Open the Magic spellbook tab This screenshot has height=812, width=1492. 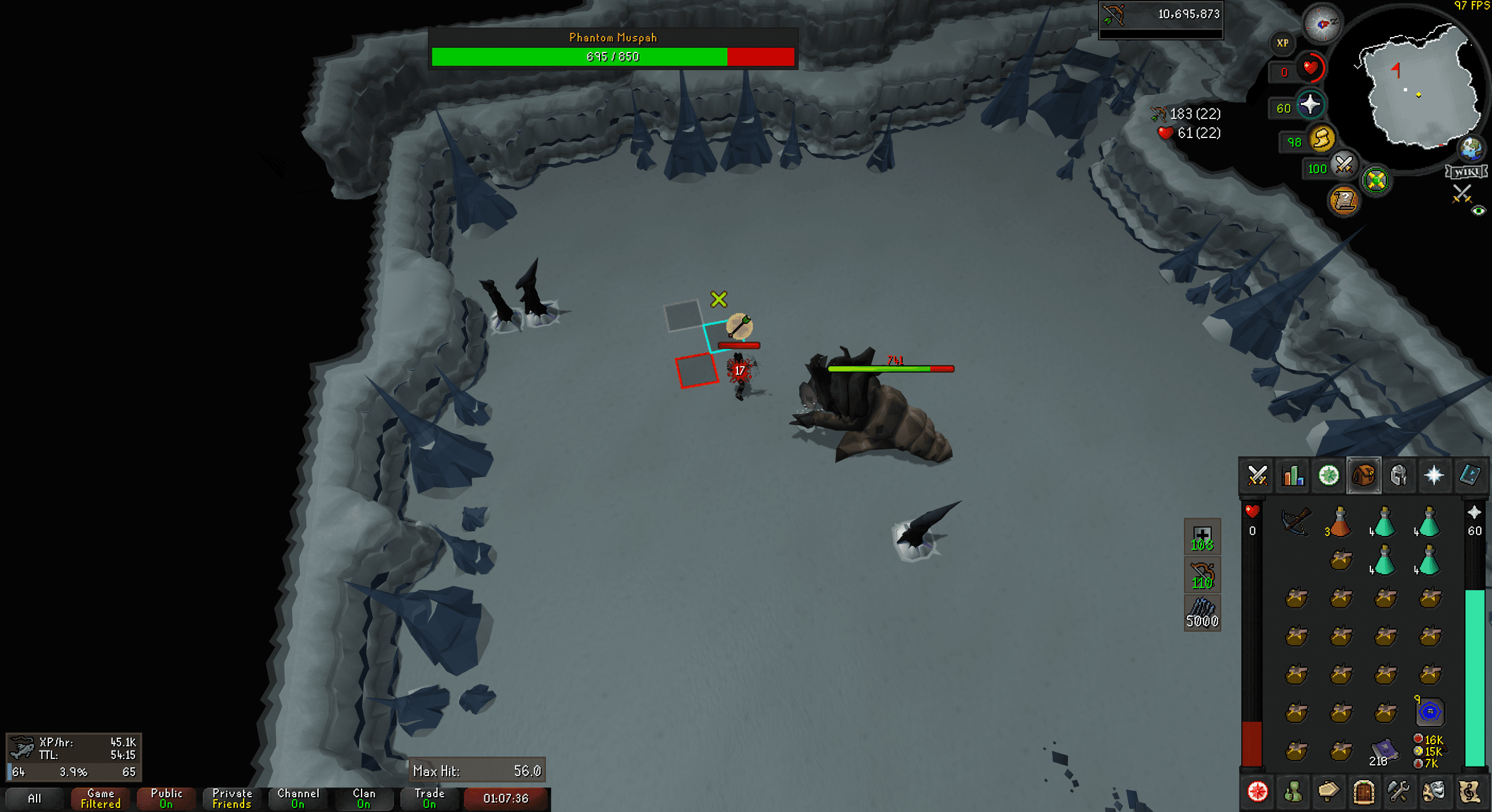coord(1470,476)
